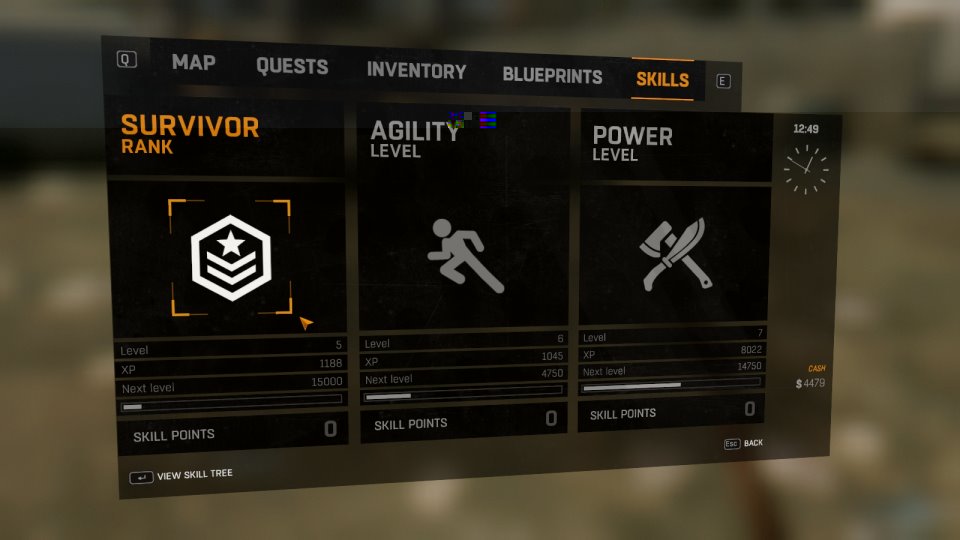This screenshot has width=960, height=540.
Task: Go to the Inventory tab
Action: pyautogui.click(x=416, y=71)
